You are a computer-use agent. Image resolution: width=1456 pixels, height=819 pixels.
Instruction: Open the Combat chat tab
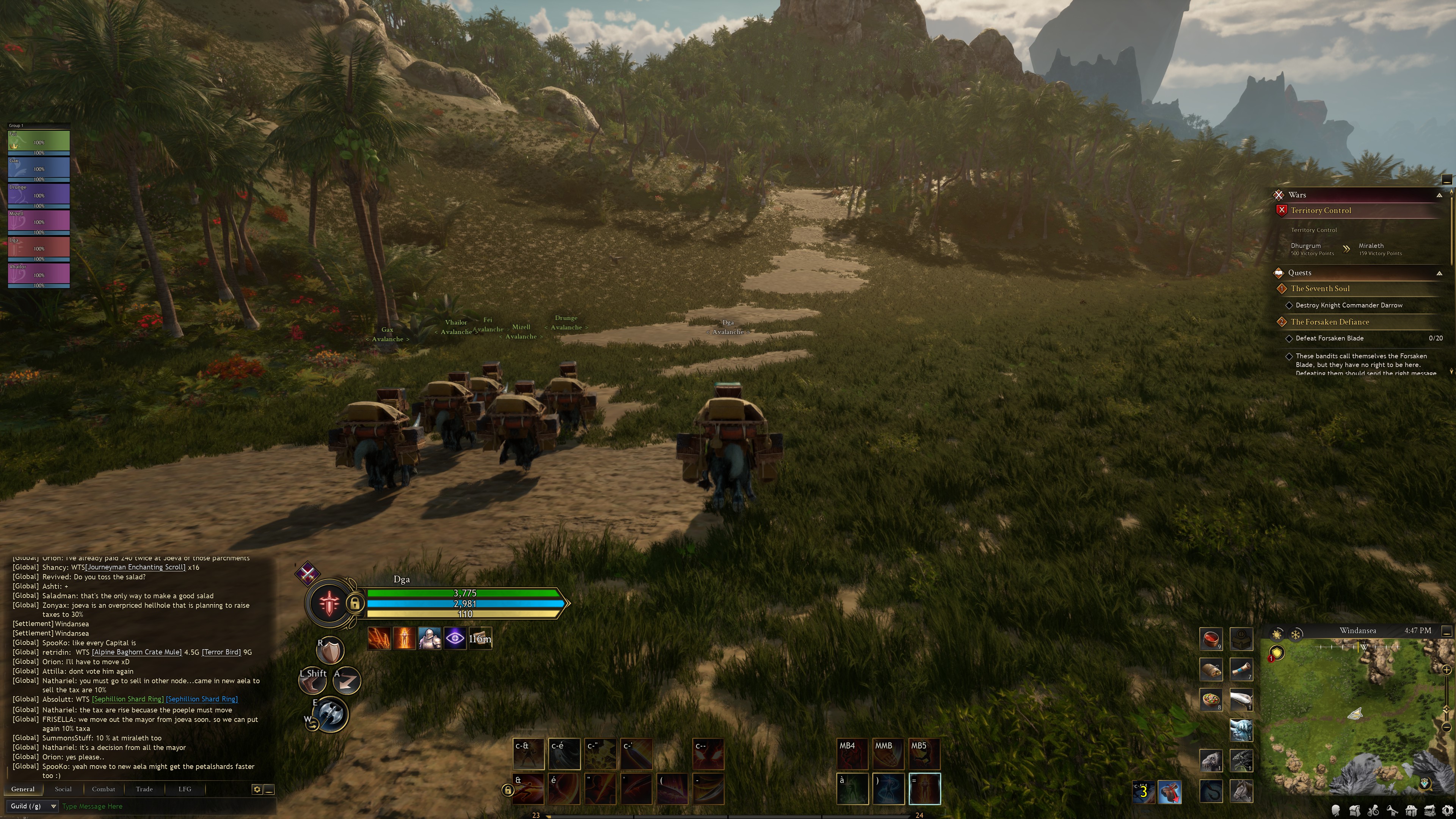coord(104,789)
